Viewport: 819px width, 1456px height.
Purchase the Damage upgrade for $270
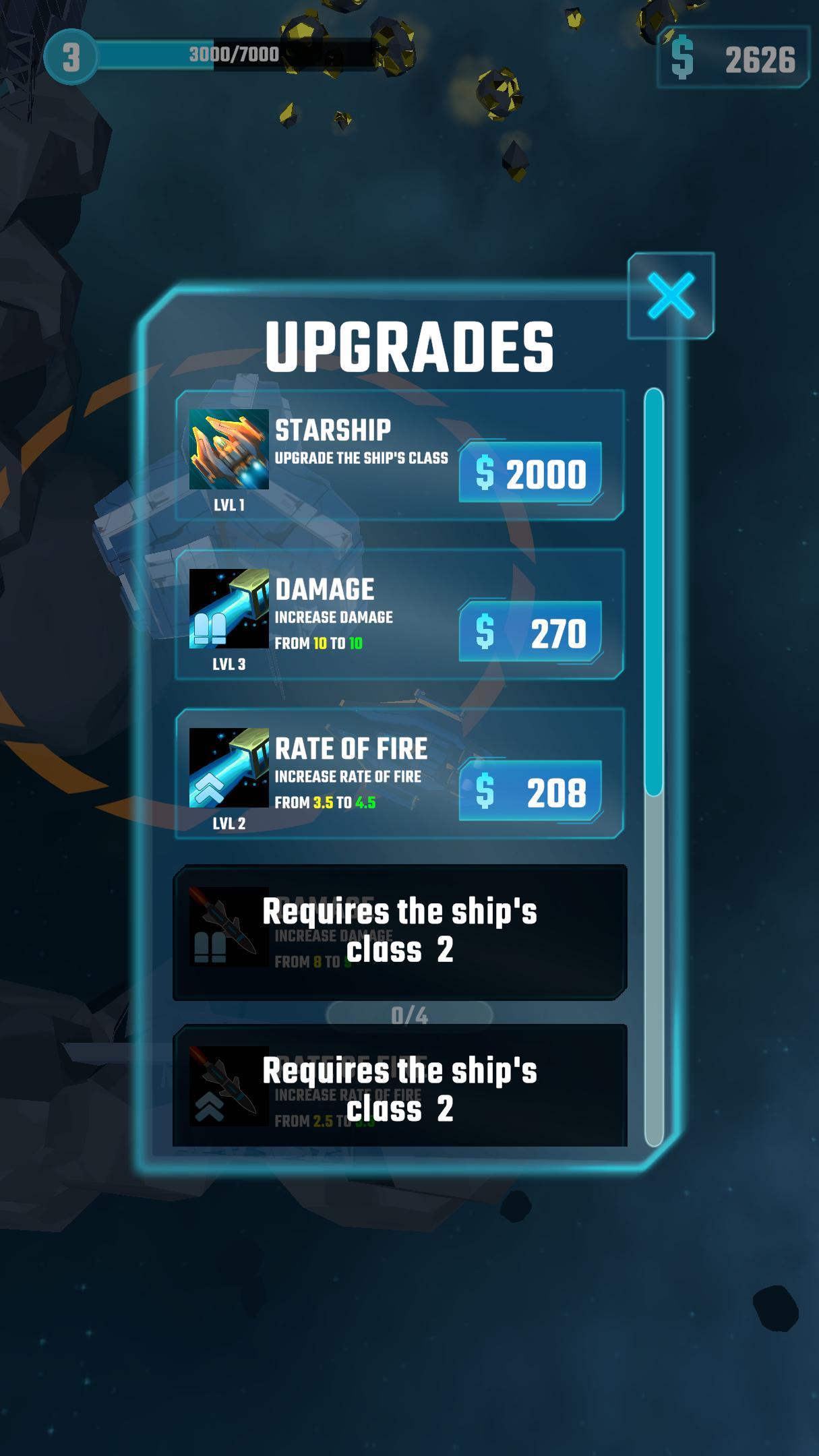(x=530, y=632)
